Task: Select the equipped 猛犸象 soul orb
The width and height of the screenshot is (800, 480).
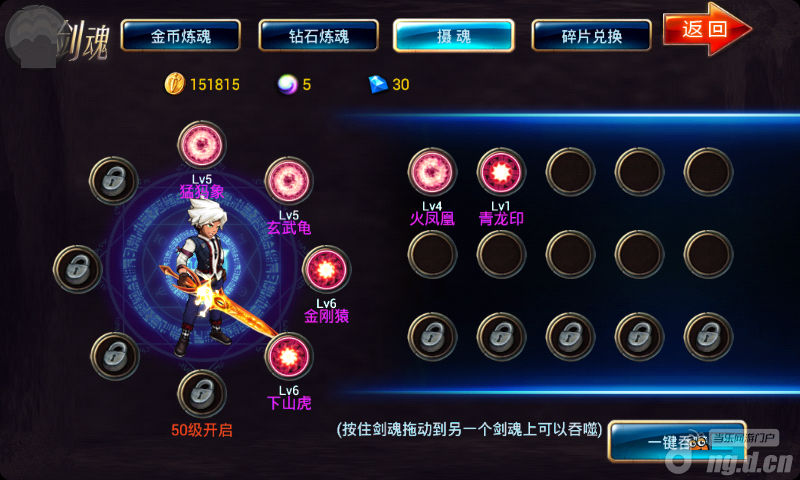Action: pos(202,145)
